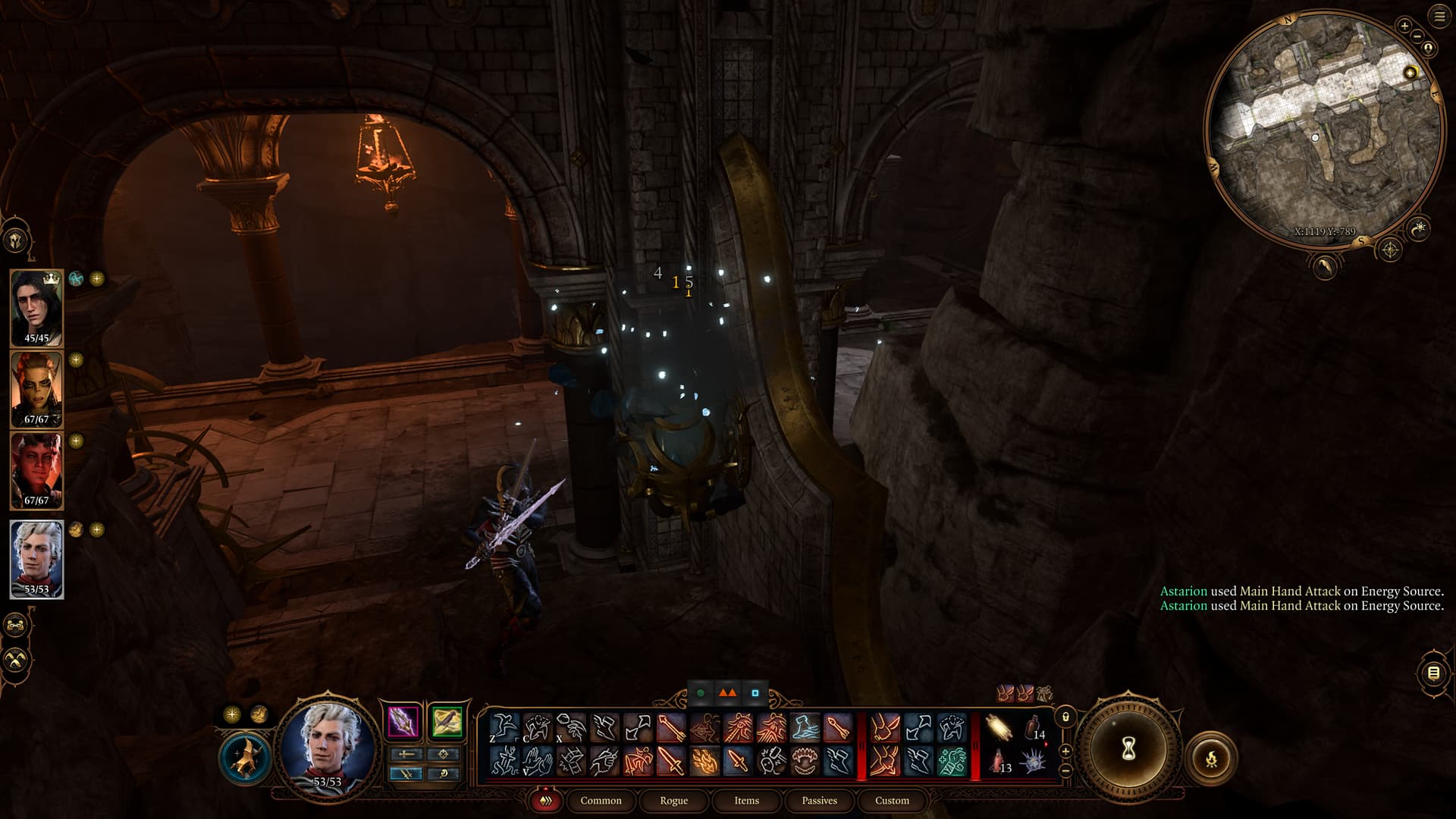Activate the flaming fist ability icon

(704, 761)
